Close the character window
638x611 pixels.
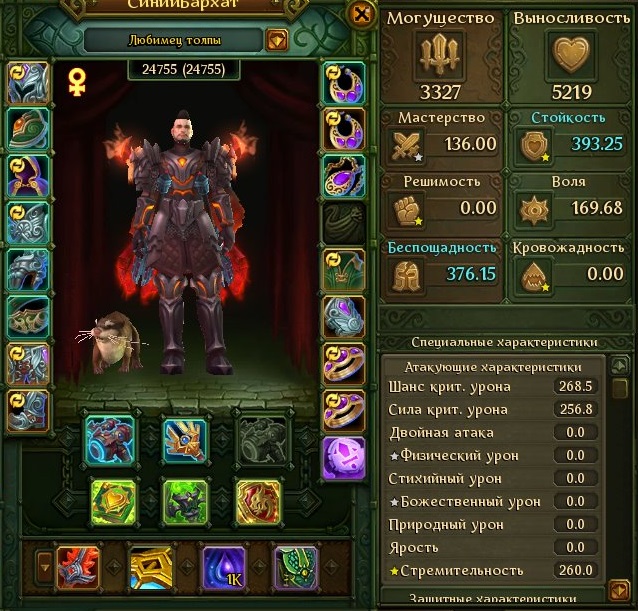pyautogui.click(x=360, y=13)
